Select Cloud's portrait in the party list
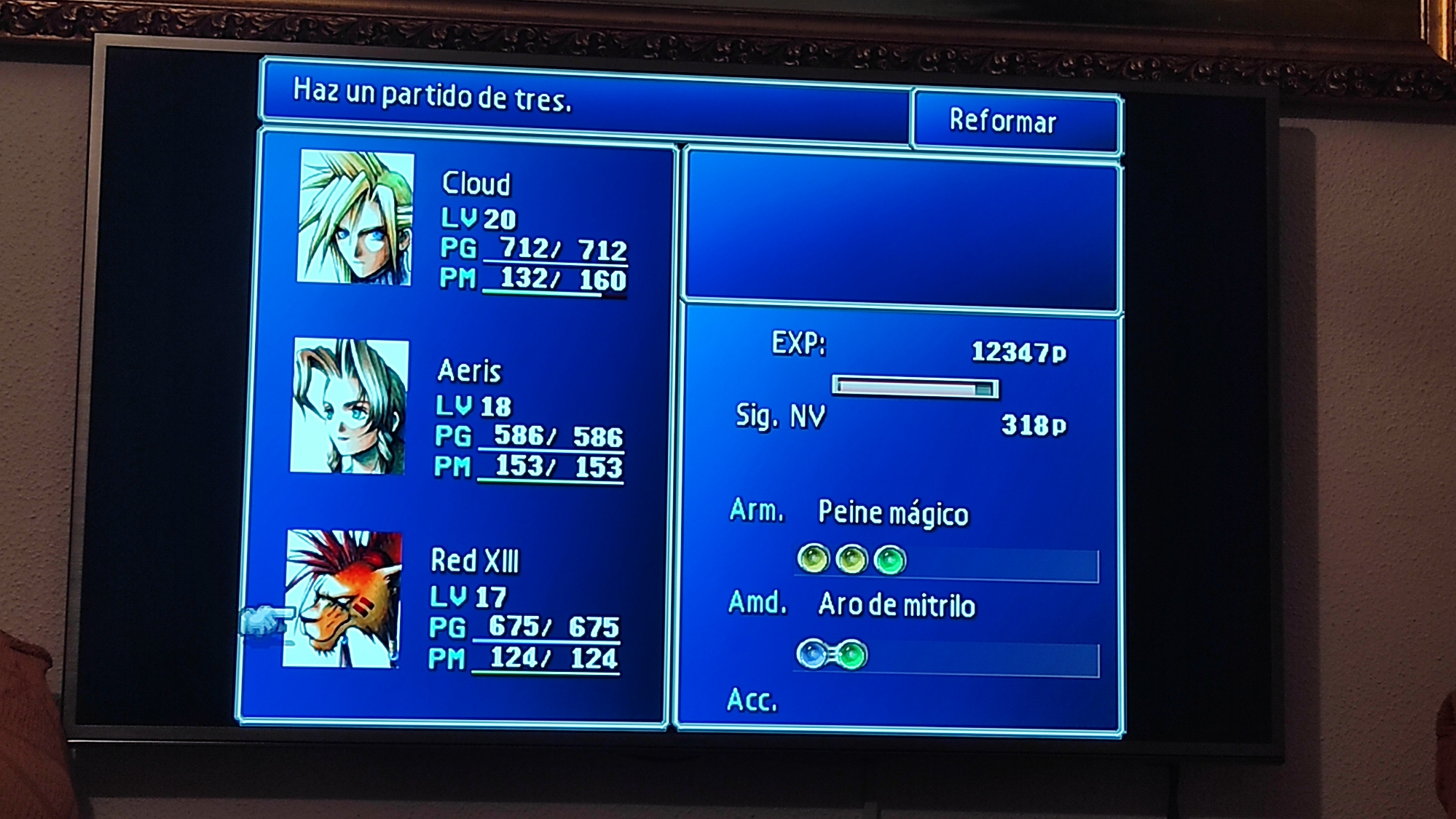The image size is (1456, 819). pos(355,217)
